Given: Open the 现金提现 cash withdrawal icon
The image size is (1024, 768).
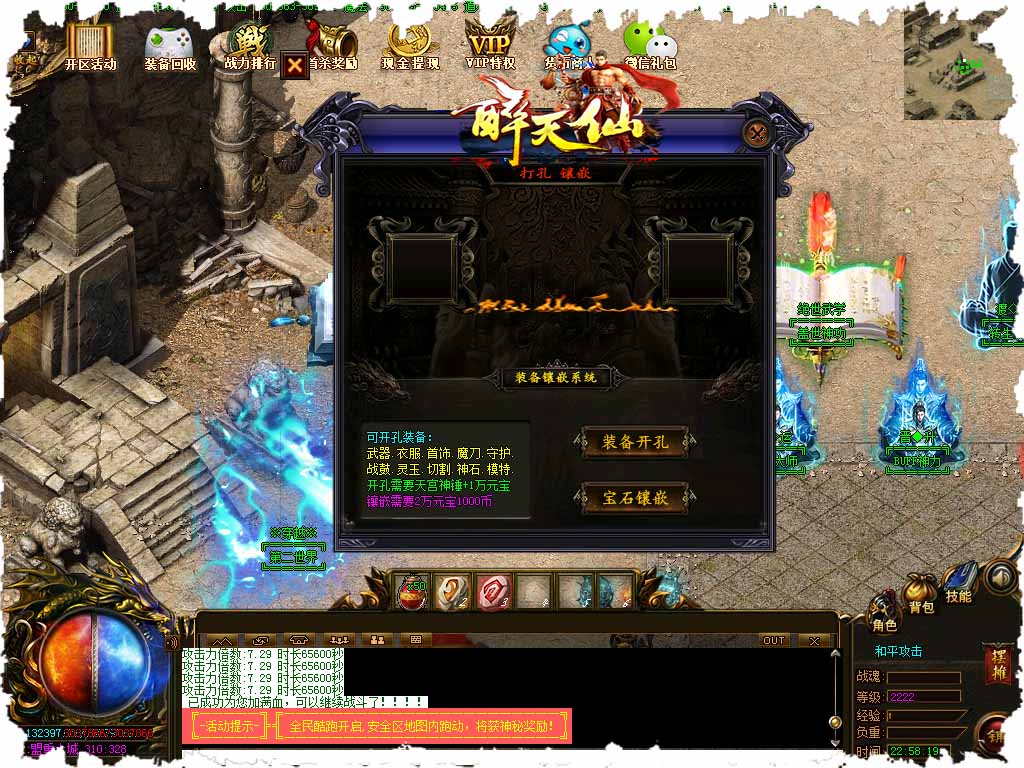Looking at the screenshot, I should [x=410, y=46].
